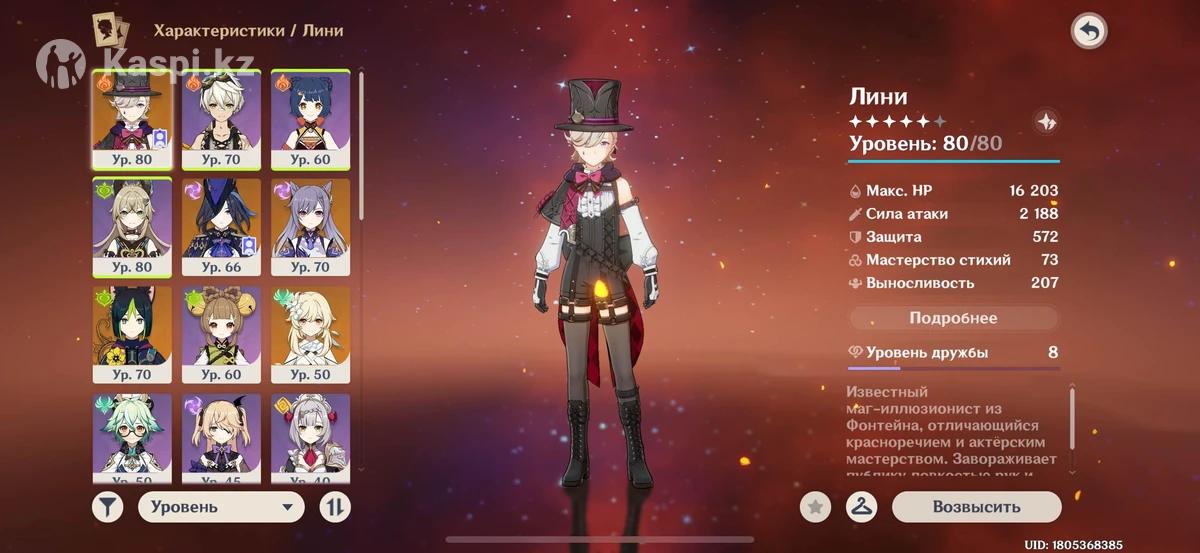Click the star favorite icon
This screenshot has height=553, width=1200.
pos(815,507)
